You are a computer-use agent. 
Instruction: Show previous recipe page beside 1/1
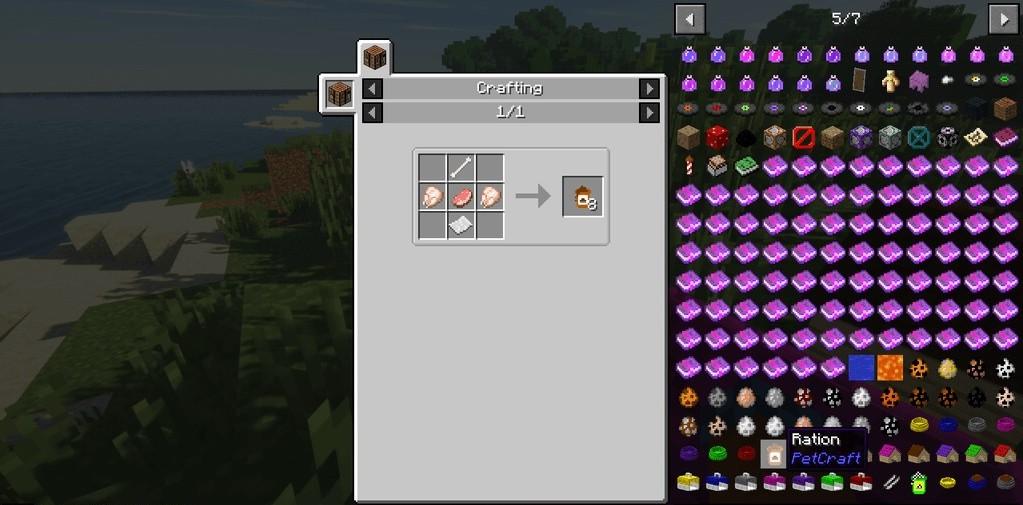[x=372, y=113]
